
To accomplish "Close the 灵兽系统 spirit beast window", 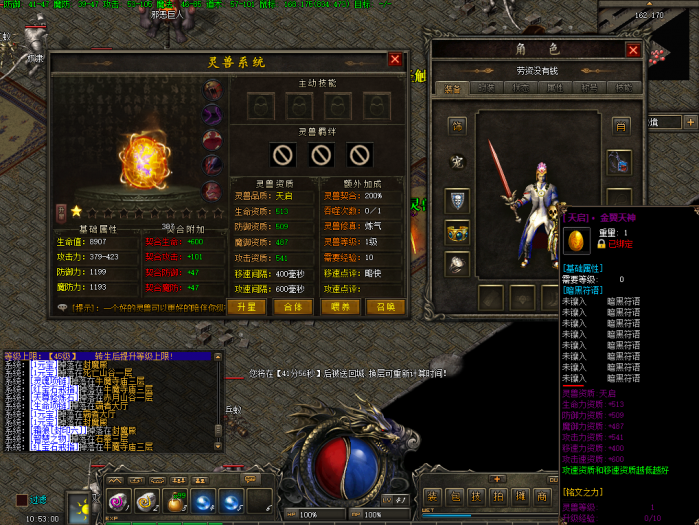I will tap(395, 60).
